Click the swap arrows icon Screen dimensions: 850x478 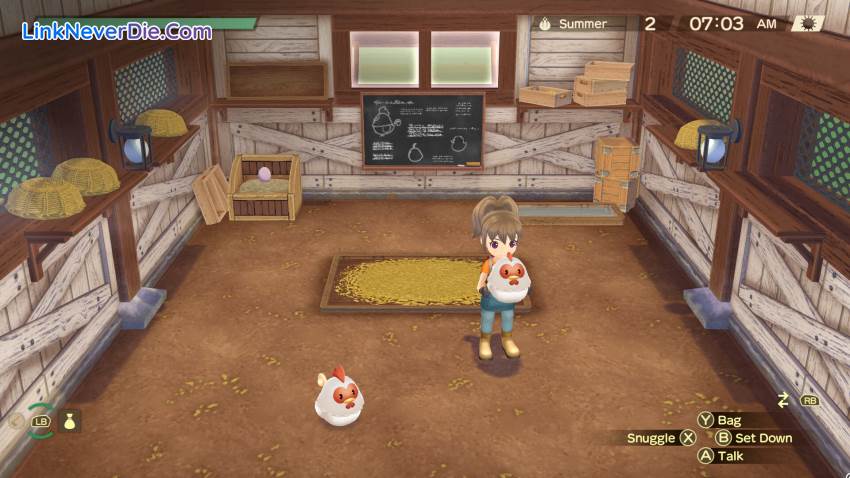click(x=783, y=400)
